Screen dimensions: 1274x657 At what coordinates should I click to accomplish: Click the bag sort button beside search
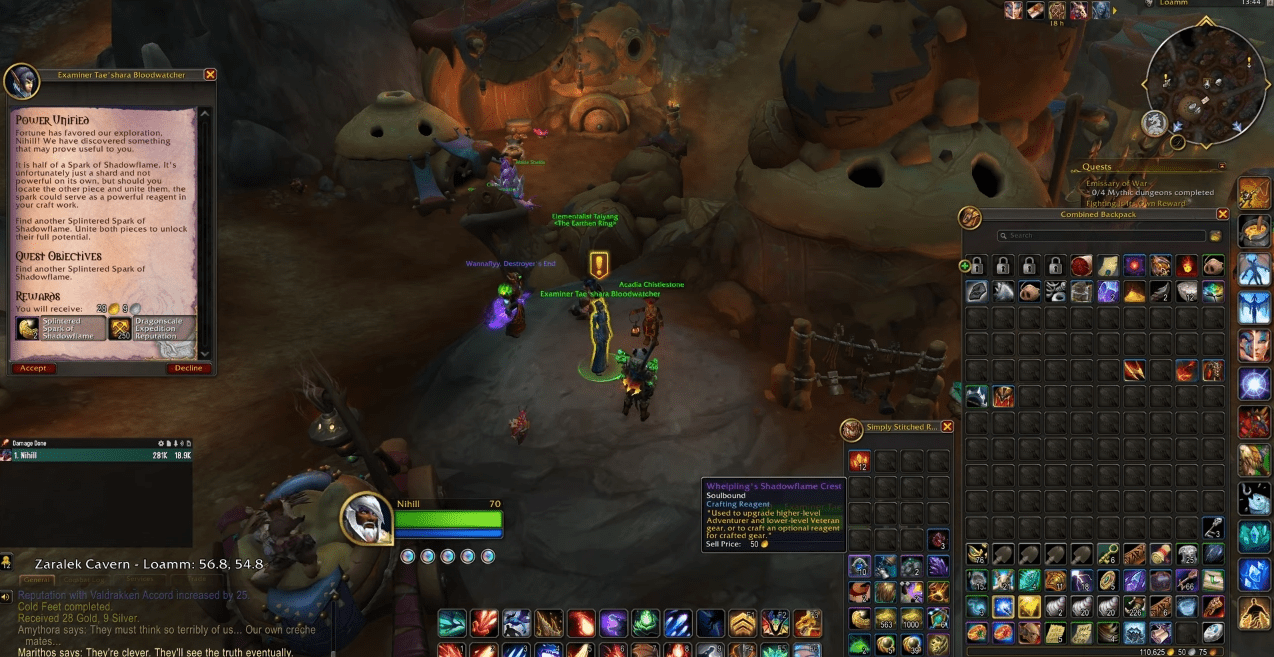pos(1215,236)
